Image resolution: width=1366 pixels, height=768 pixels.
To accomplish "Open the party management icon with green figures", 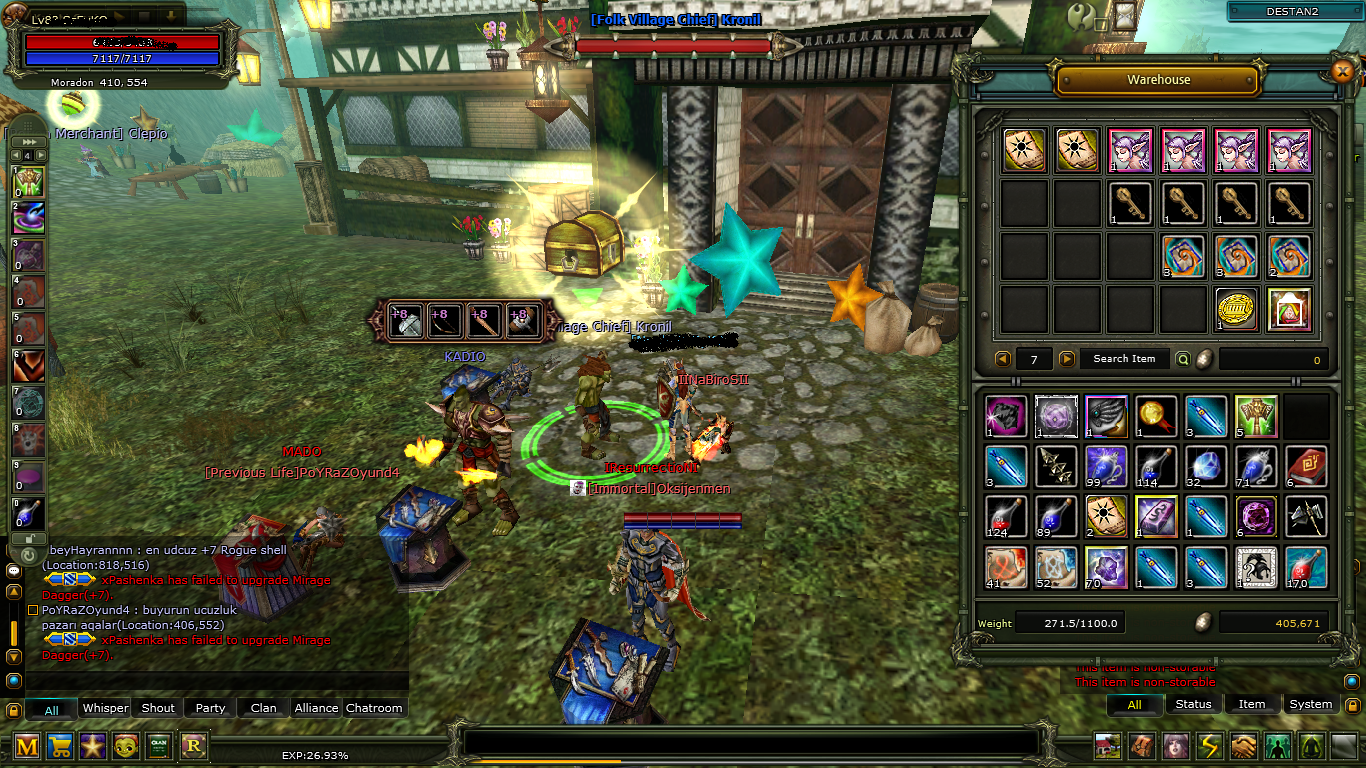I will pos(1276,746).
